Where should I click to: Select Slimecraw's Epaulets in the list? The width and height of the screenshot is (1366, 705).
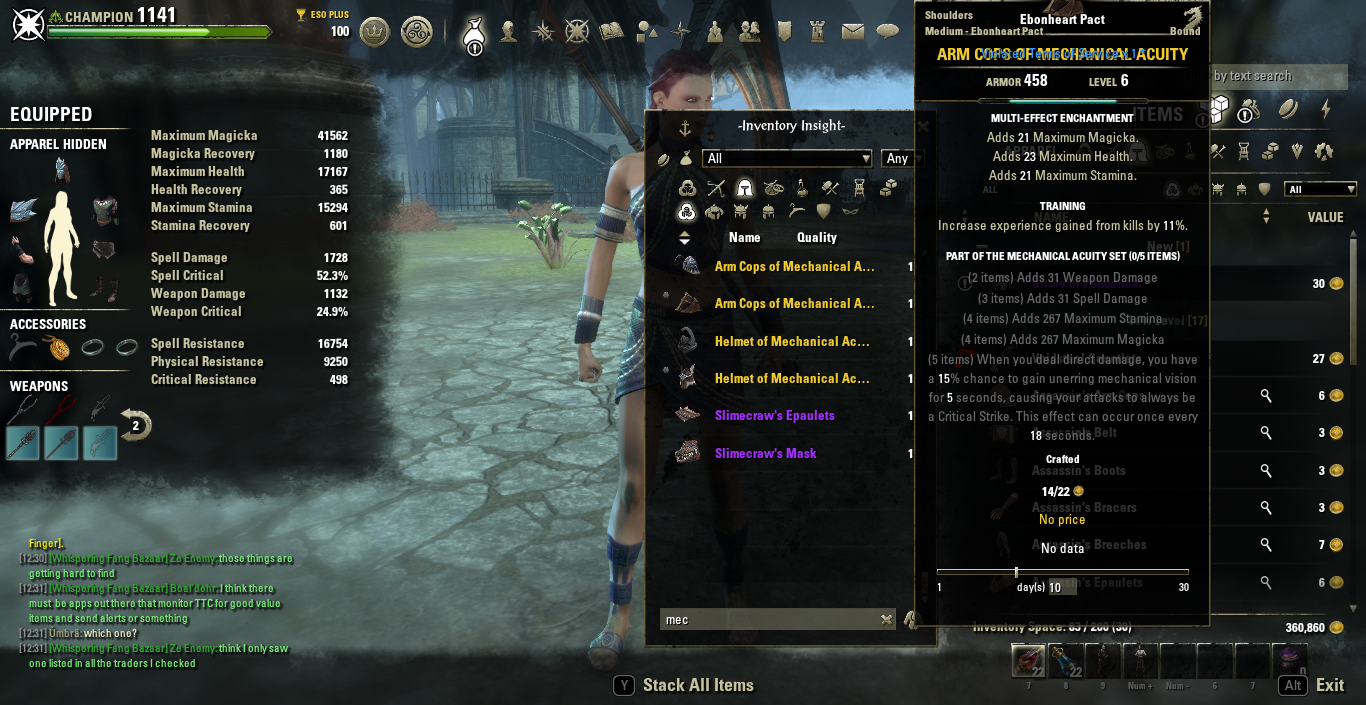[774, 416]
